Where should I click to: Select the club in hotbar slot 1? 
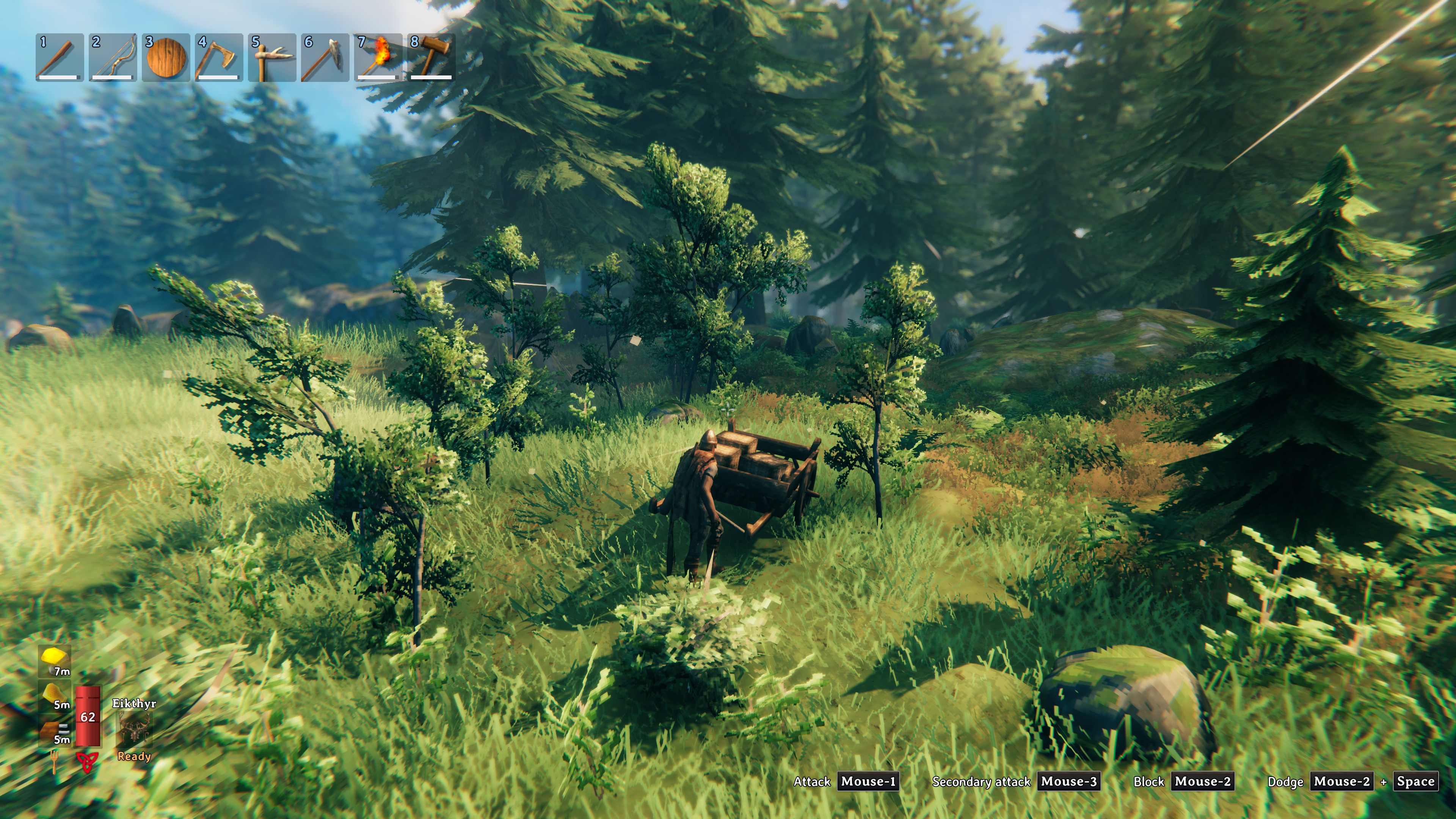point(59,56)
